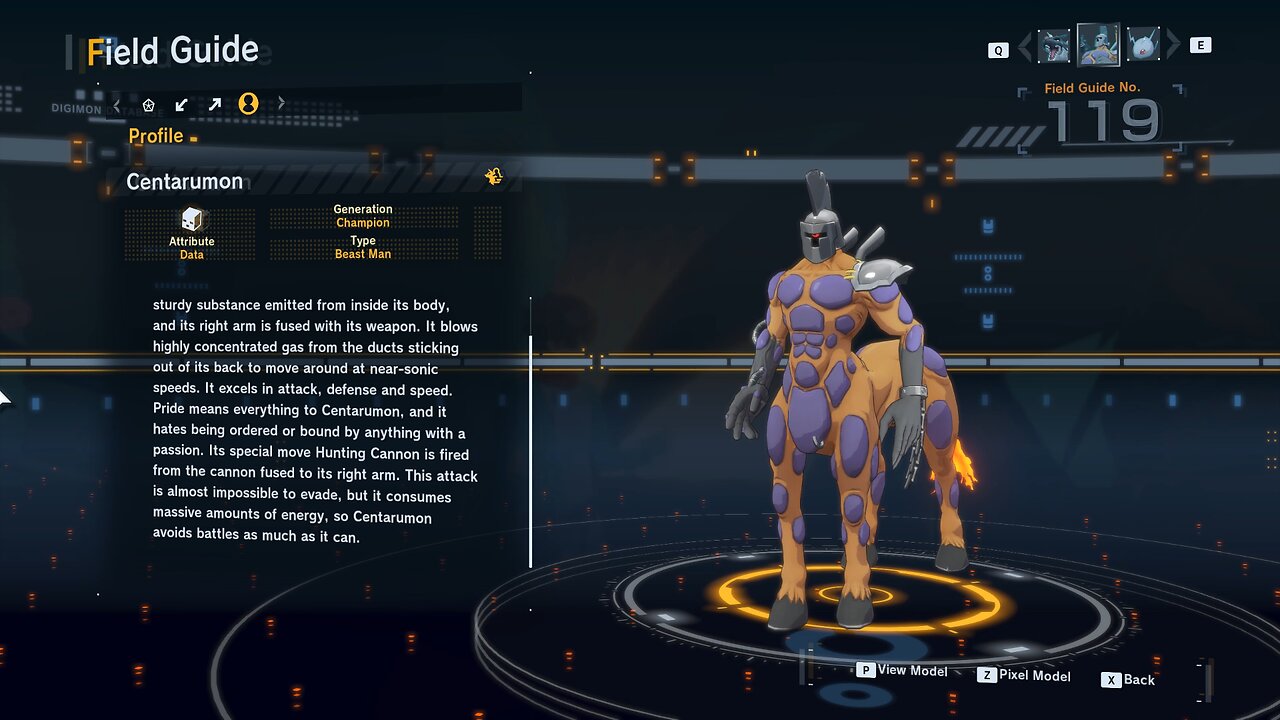Image resolution: width=1280 pixels, height=720 pixels.
Task: Choose View Model
Action: 903,670
